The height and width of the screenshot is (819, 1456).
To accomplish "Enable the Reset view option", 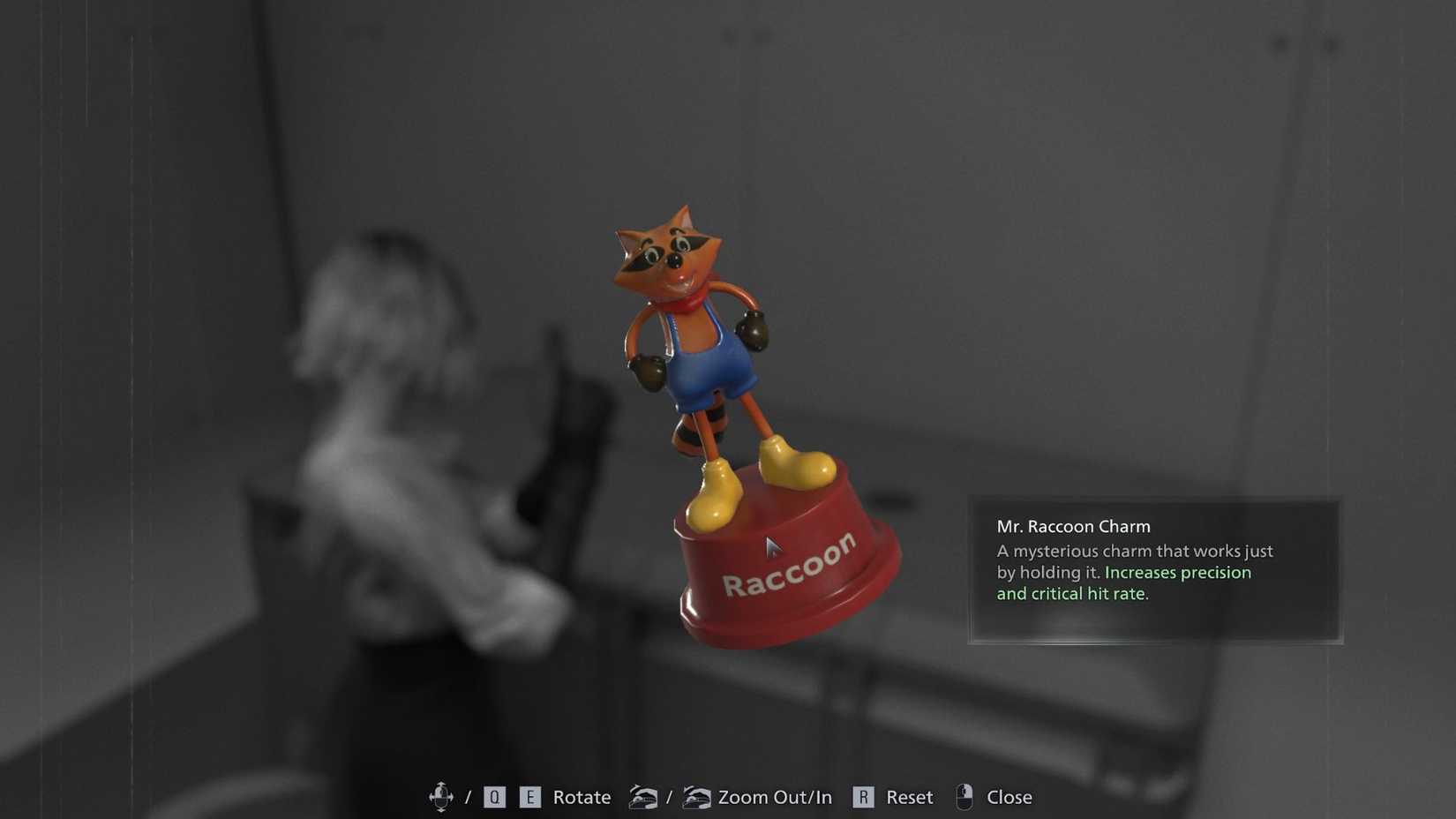I will 909,796.
